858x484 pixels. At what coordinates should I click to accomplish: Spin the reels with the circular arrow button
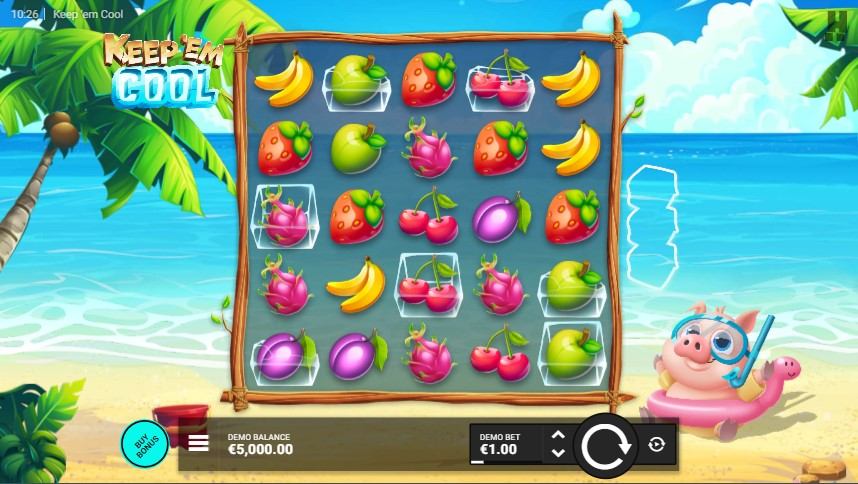[x=605, y=445]
